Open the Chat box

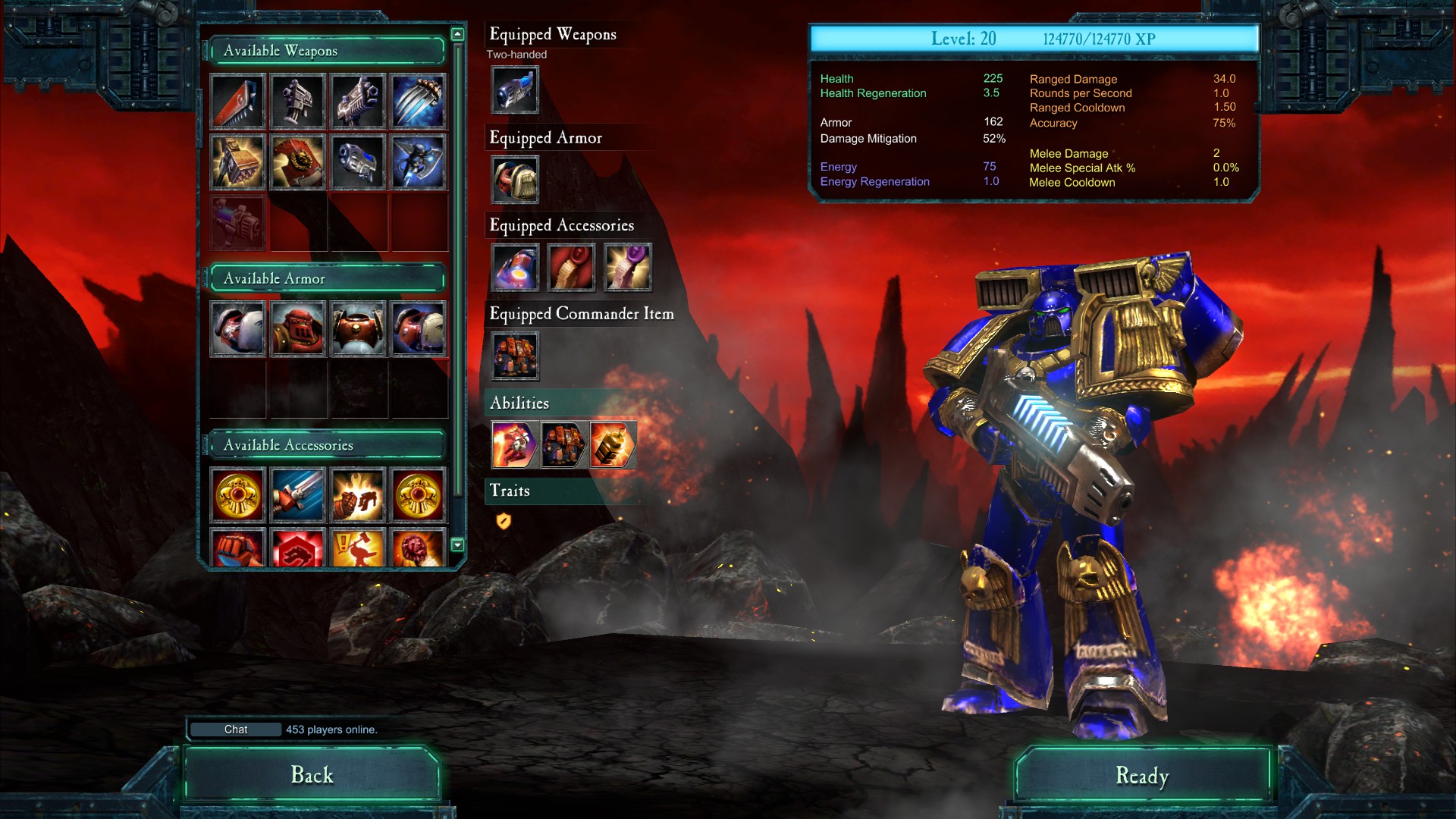236,730
